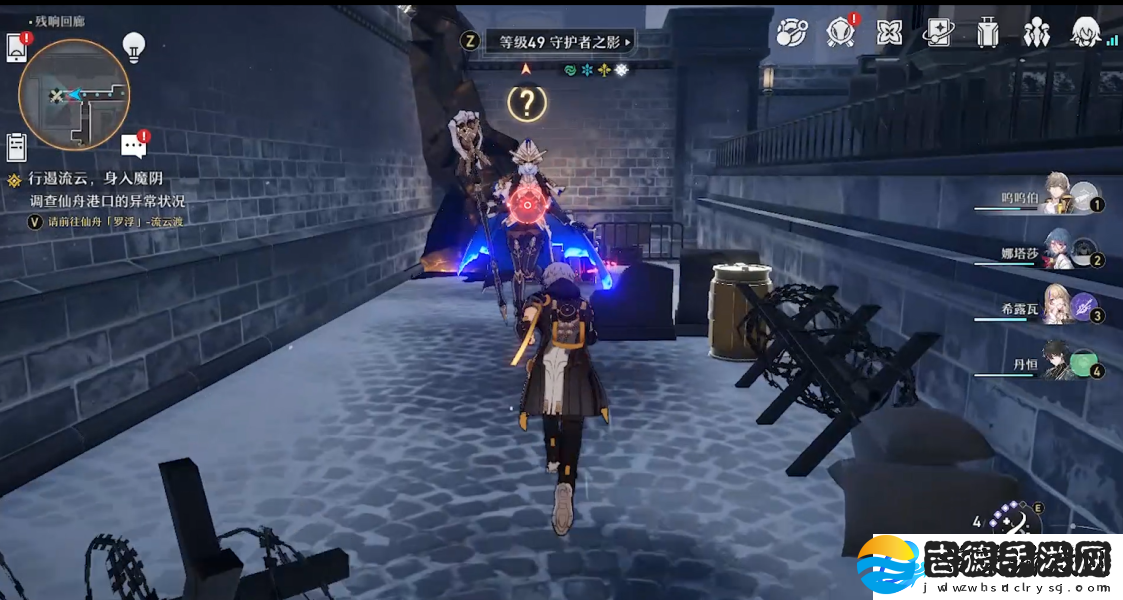This screenshot has width=1123, height=600.
Task: Open the suitcase inventory icon
Action: point(988,33)
